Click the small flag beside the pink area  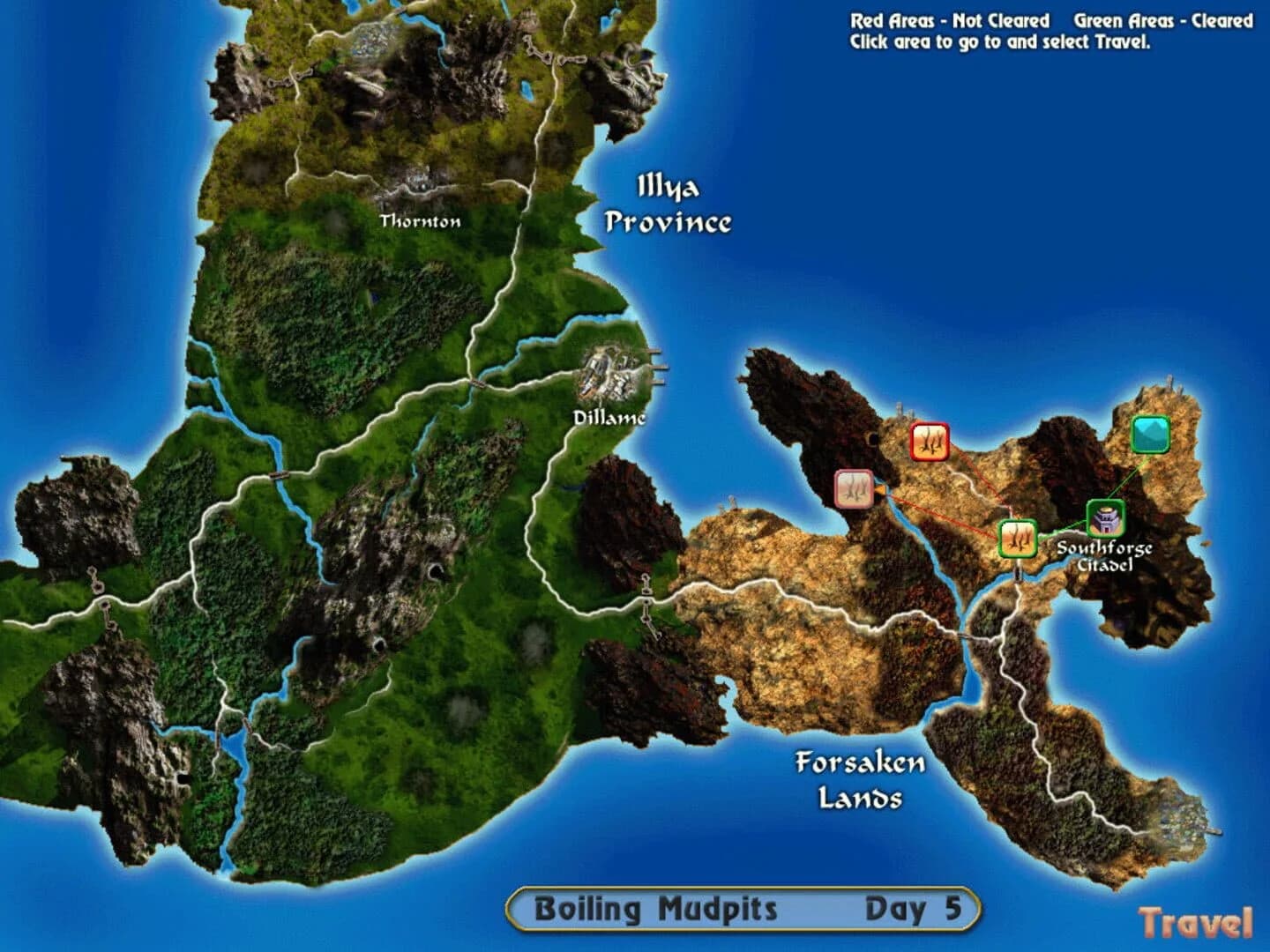pyautogui.click(x=879, y=490)
